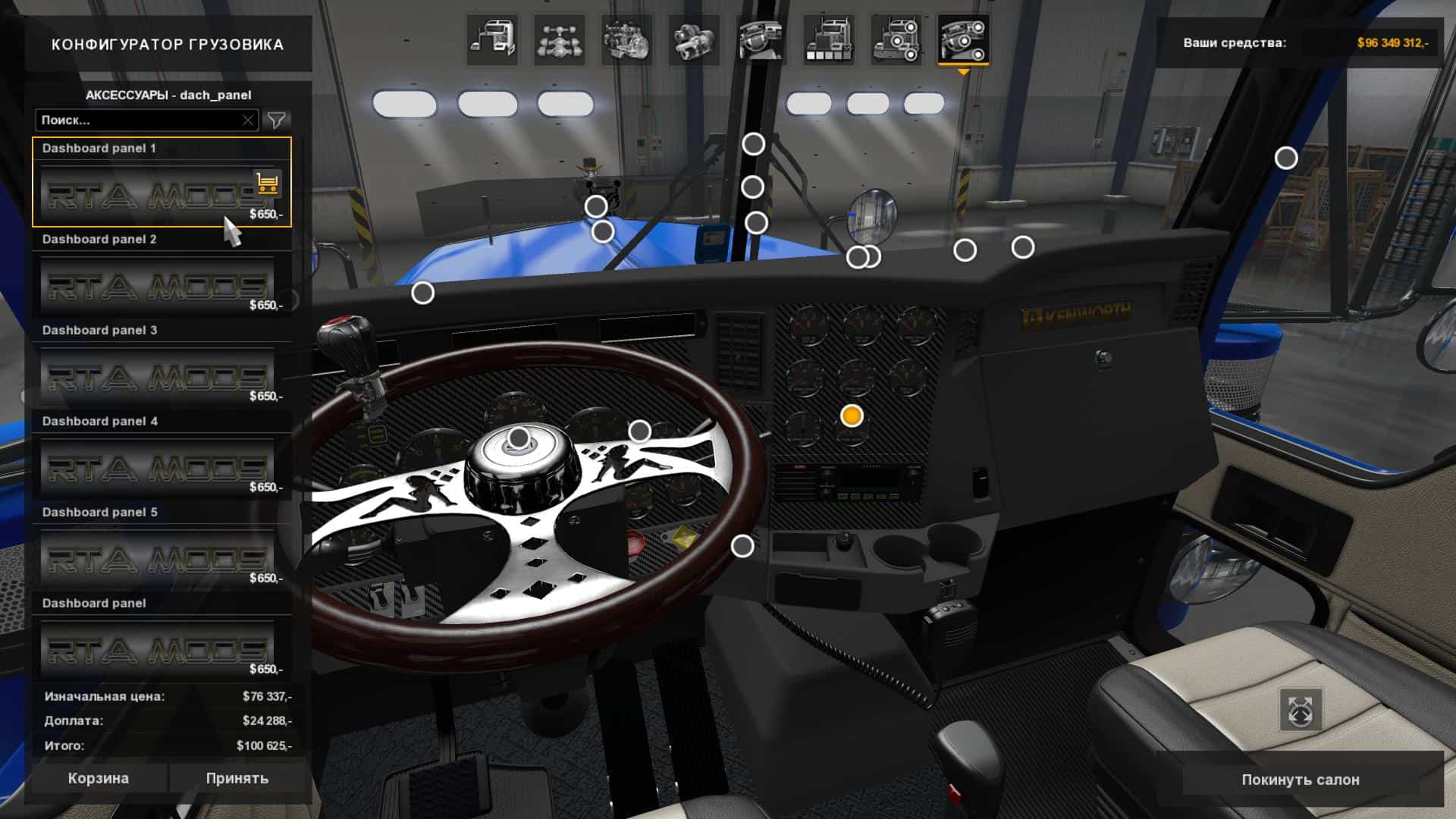Switch to the interior dashboard category tab
1456x819 pixels.
[x=761, y=40]
